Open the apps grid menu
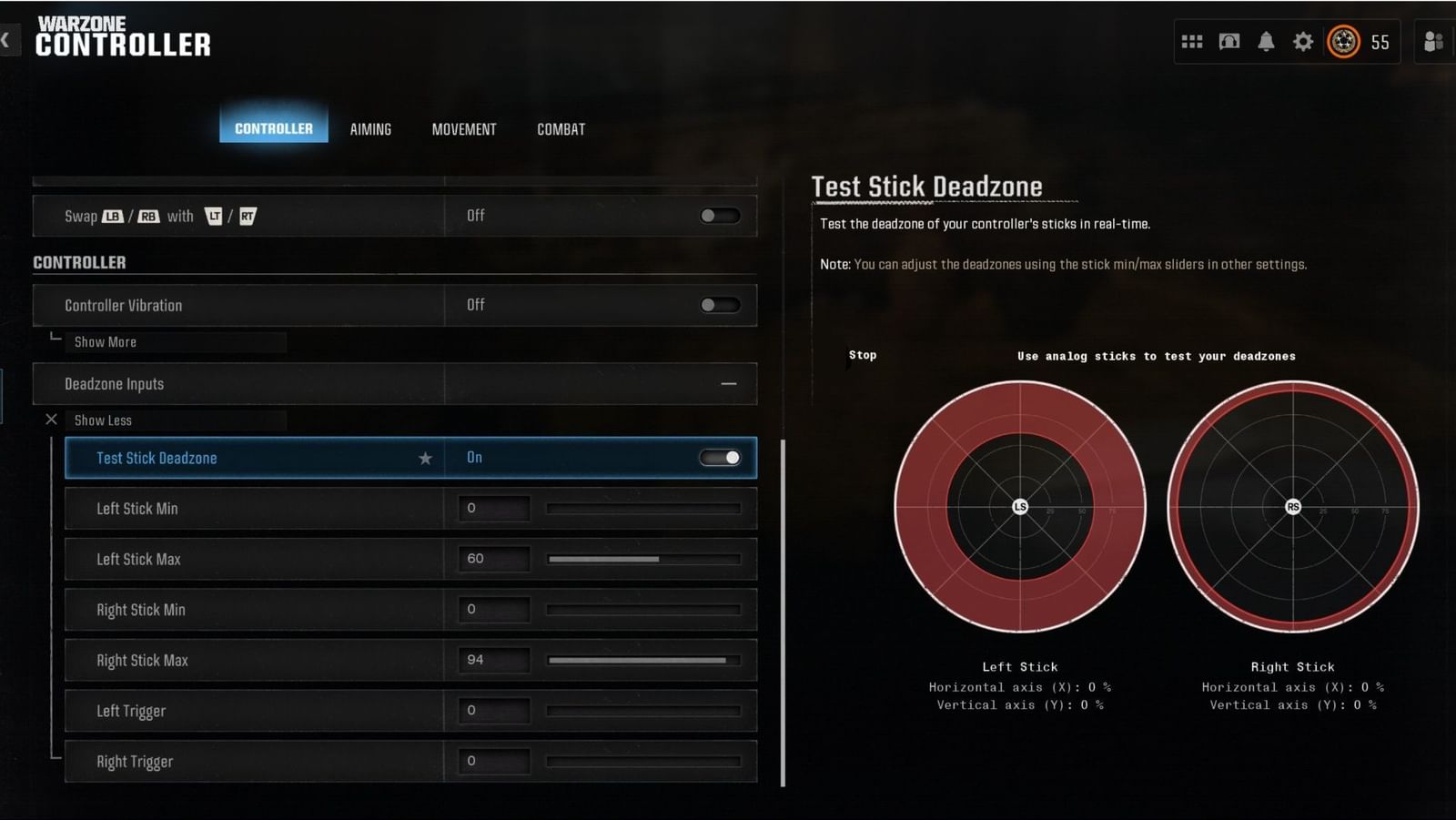1456x820 pixels. coord(1192,41)
